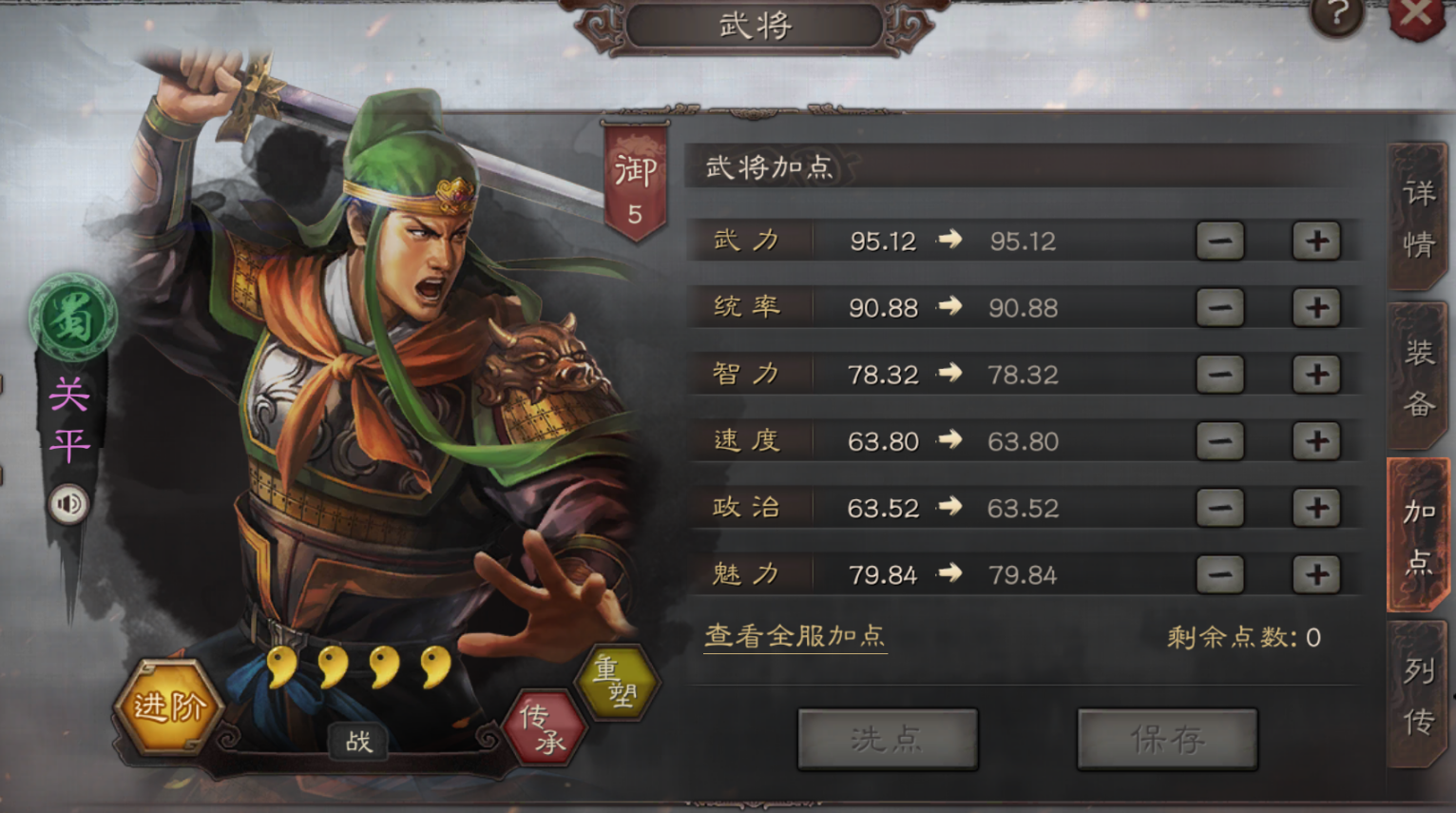Image resolution: width=1456 pixels, height=813 pixels.
Task: Select the 加点 allocation tab
Action: pos(1419,532)
